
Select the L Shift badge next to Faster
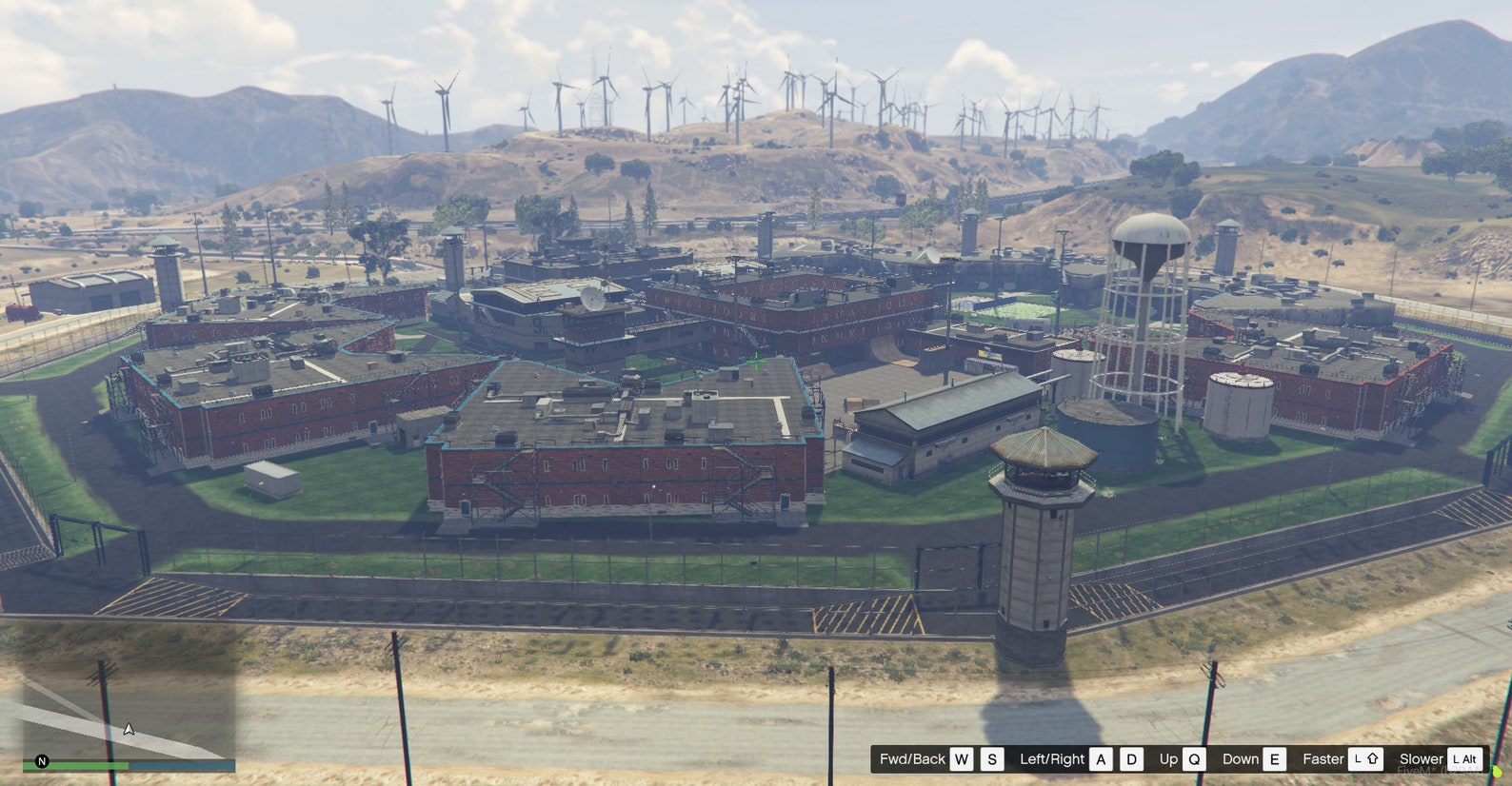[x=1366, y=759]
